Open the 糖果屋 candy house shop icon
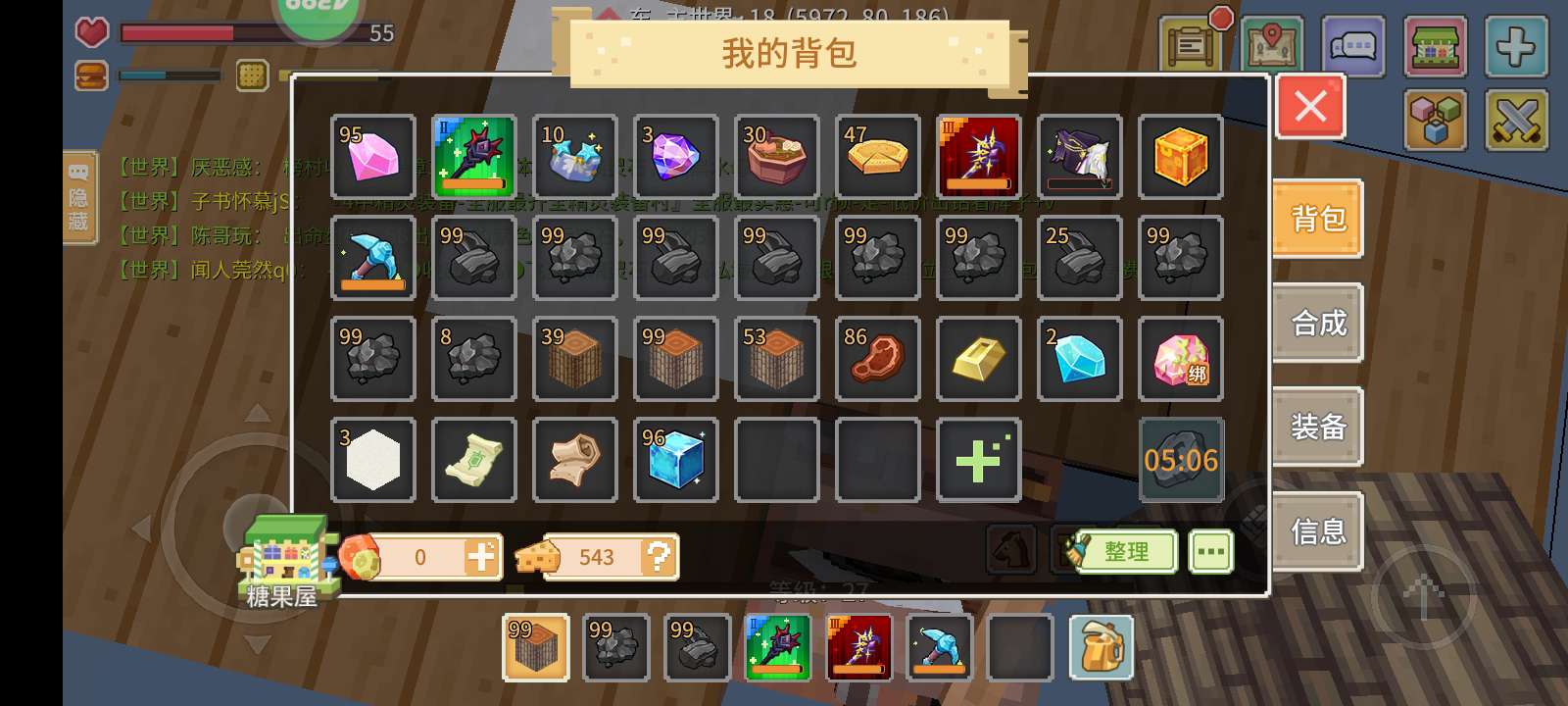 (x=286, y=560)
